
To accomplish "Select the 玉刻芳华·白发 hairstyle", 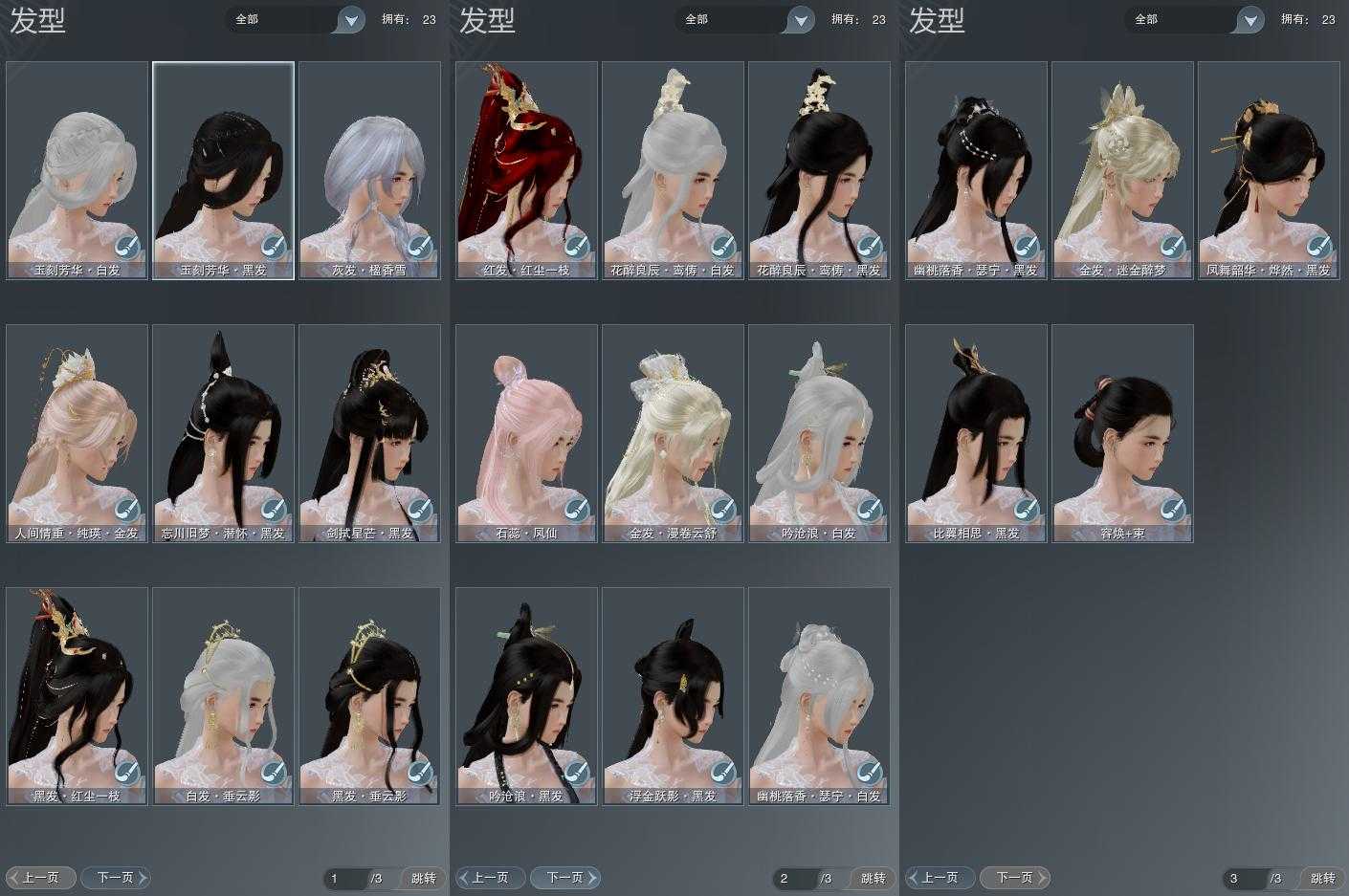I will click(77, 170).
